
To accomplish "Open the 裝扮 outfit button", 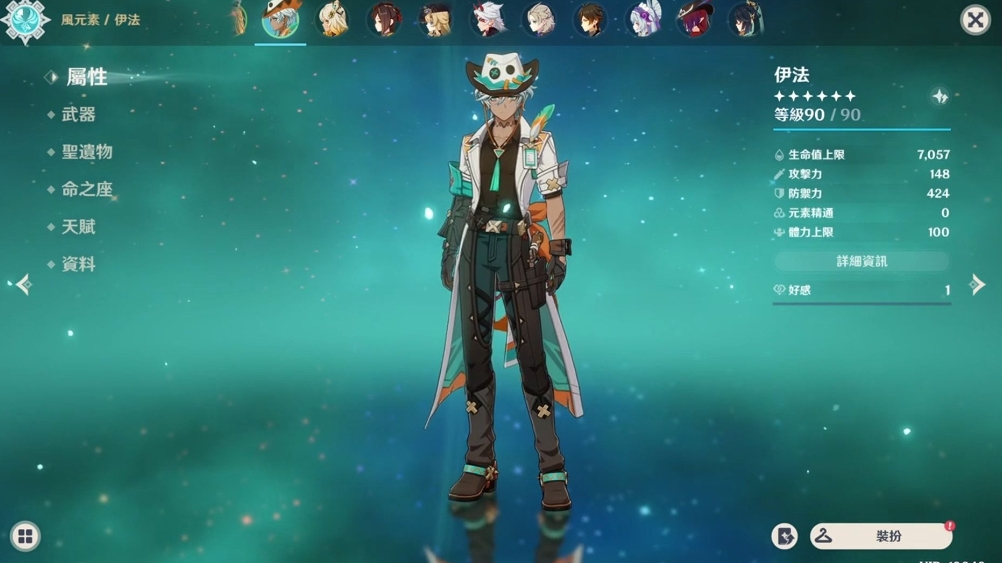I will pos(881,536).
